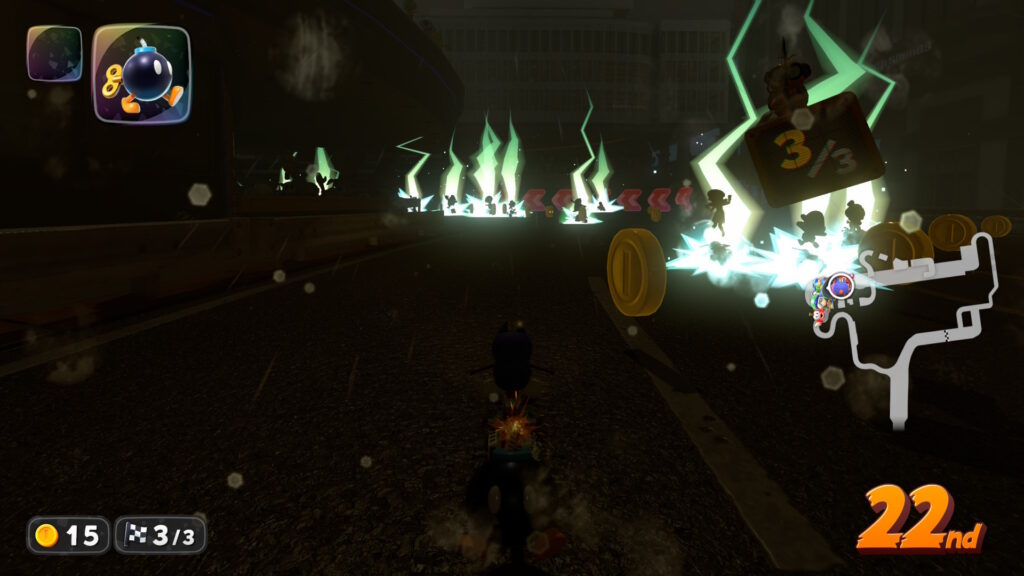Select the Bob-omb item slot
1024x576 pixels.
tap(141, 73)
